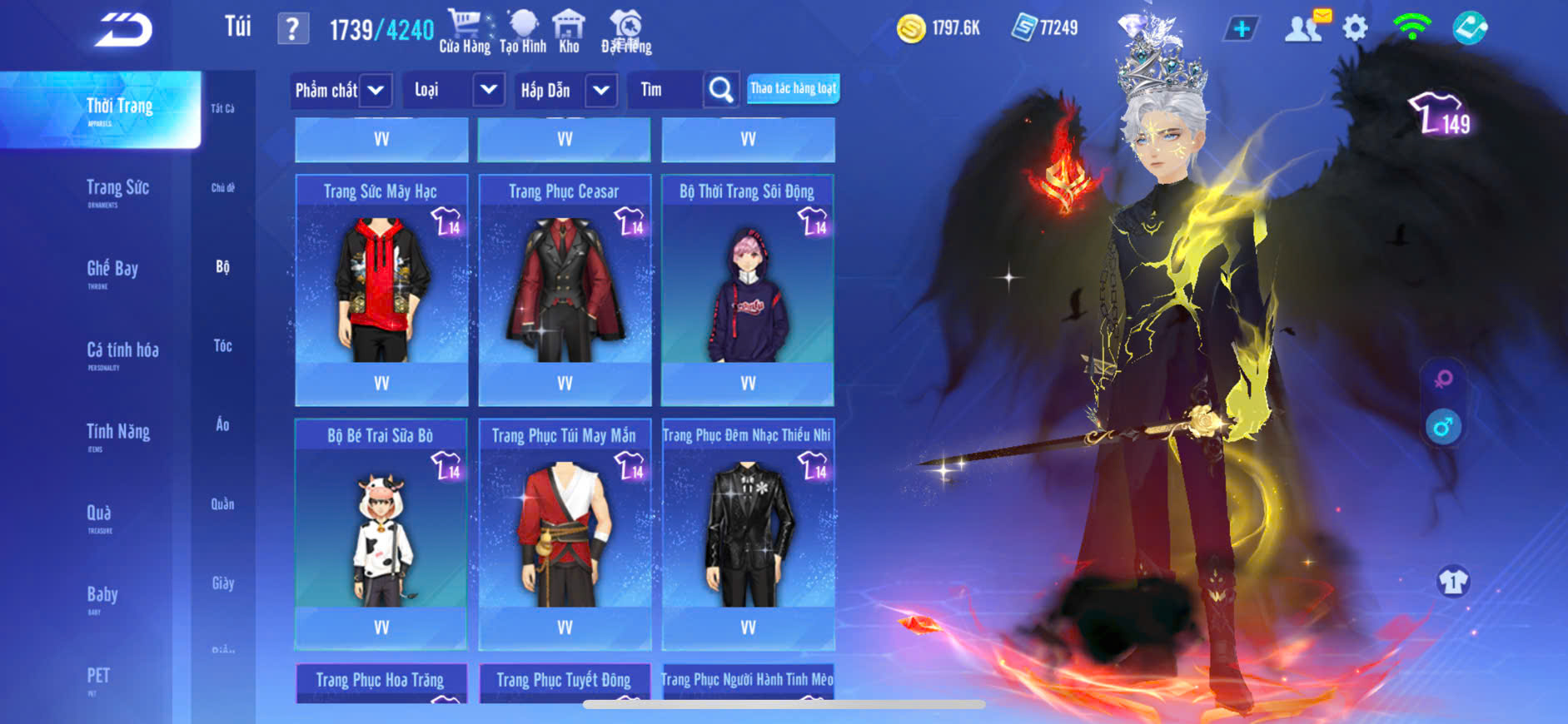Viewport: 1568px width, 724px height.
Task: Open Cửa Hàng shop
Action: [465, 32]
